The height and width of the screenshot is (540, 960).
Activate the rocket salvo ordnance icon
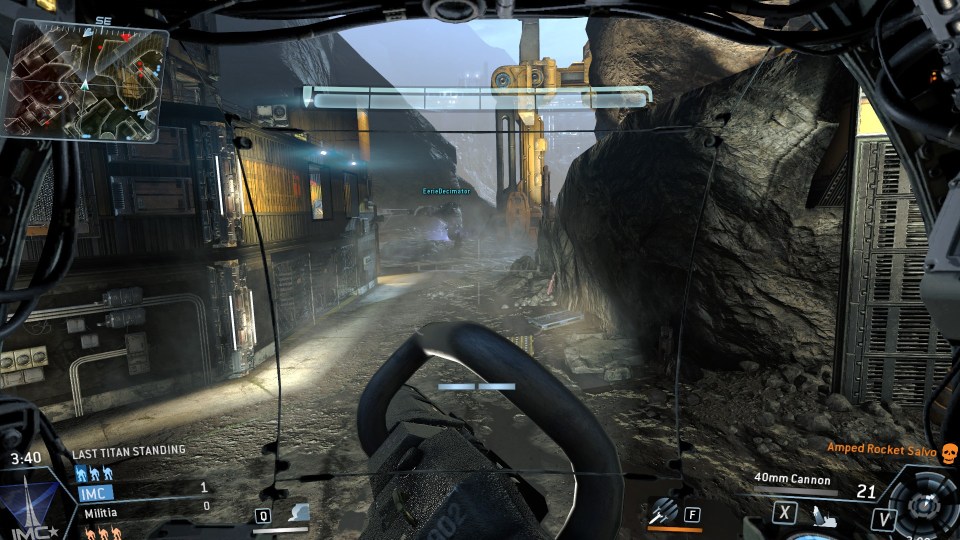662,511
